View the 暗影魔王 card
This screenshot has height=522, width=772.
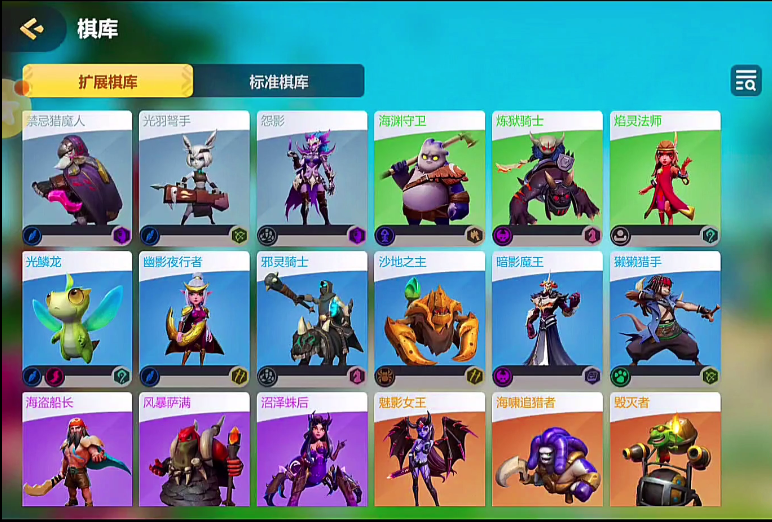pos(547,318)
